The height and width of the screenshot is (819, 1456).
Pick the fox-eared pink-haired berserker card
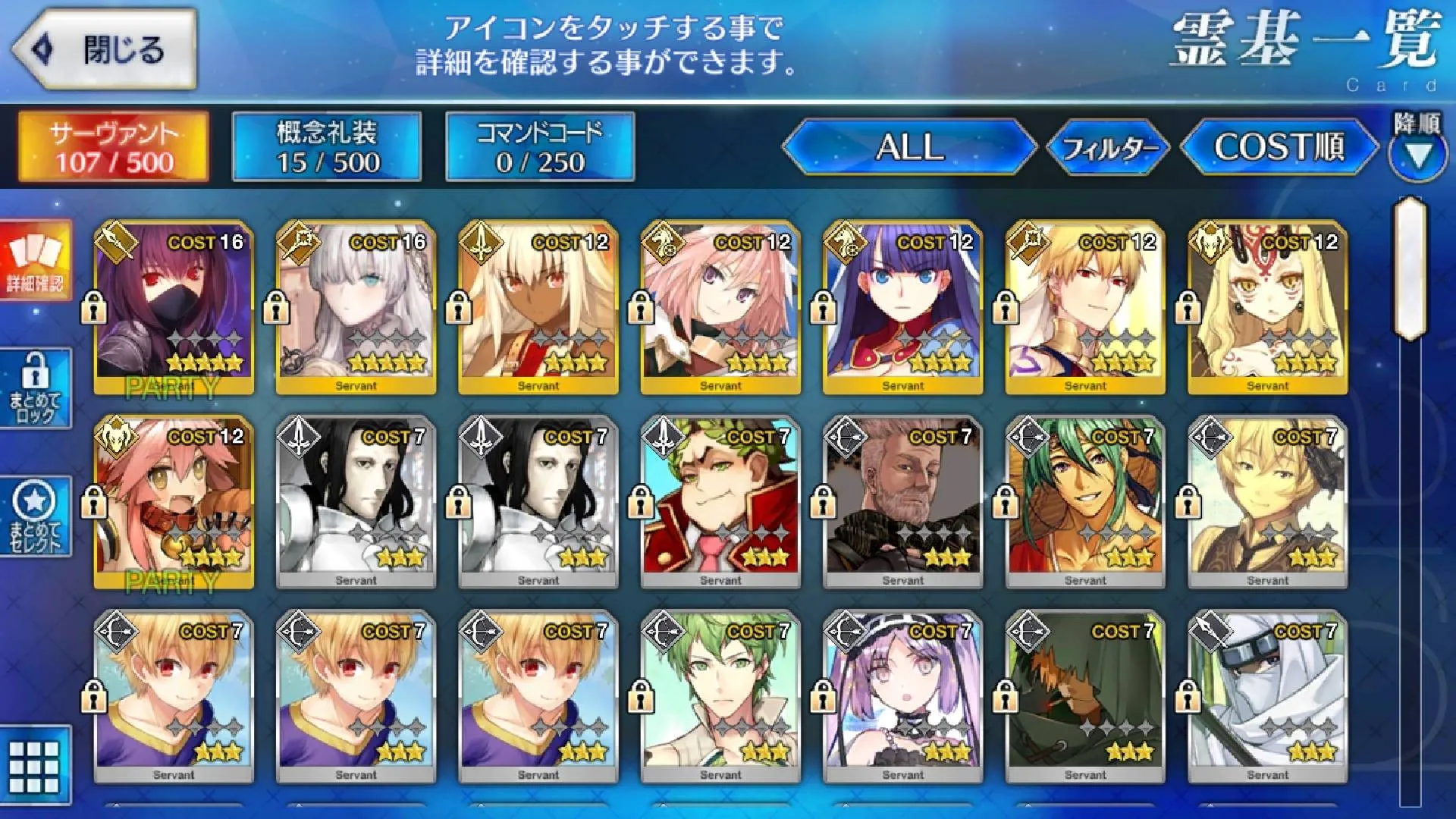point(174,502)
